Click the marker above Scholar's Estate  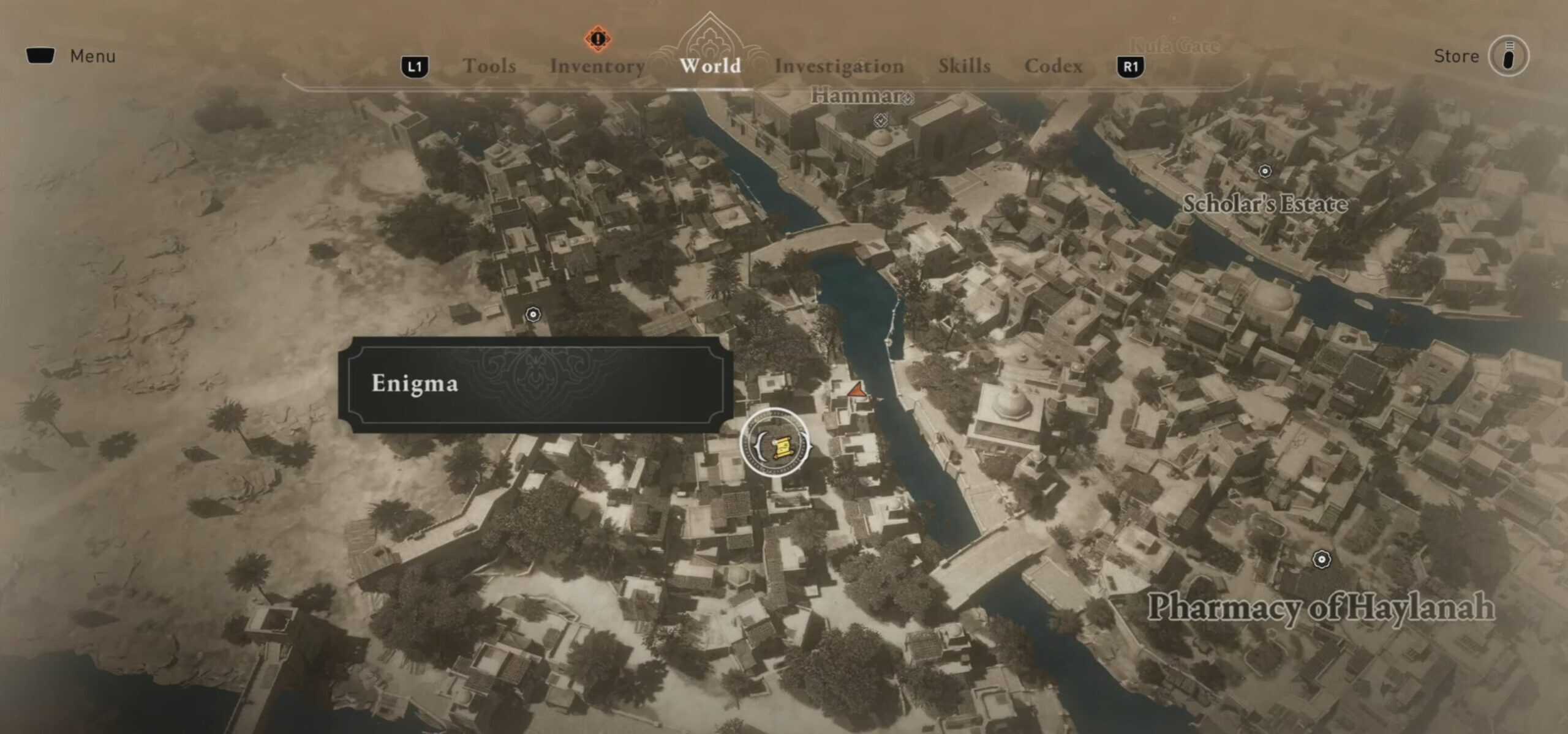tap(1265, 171)
